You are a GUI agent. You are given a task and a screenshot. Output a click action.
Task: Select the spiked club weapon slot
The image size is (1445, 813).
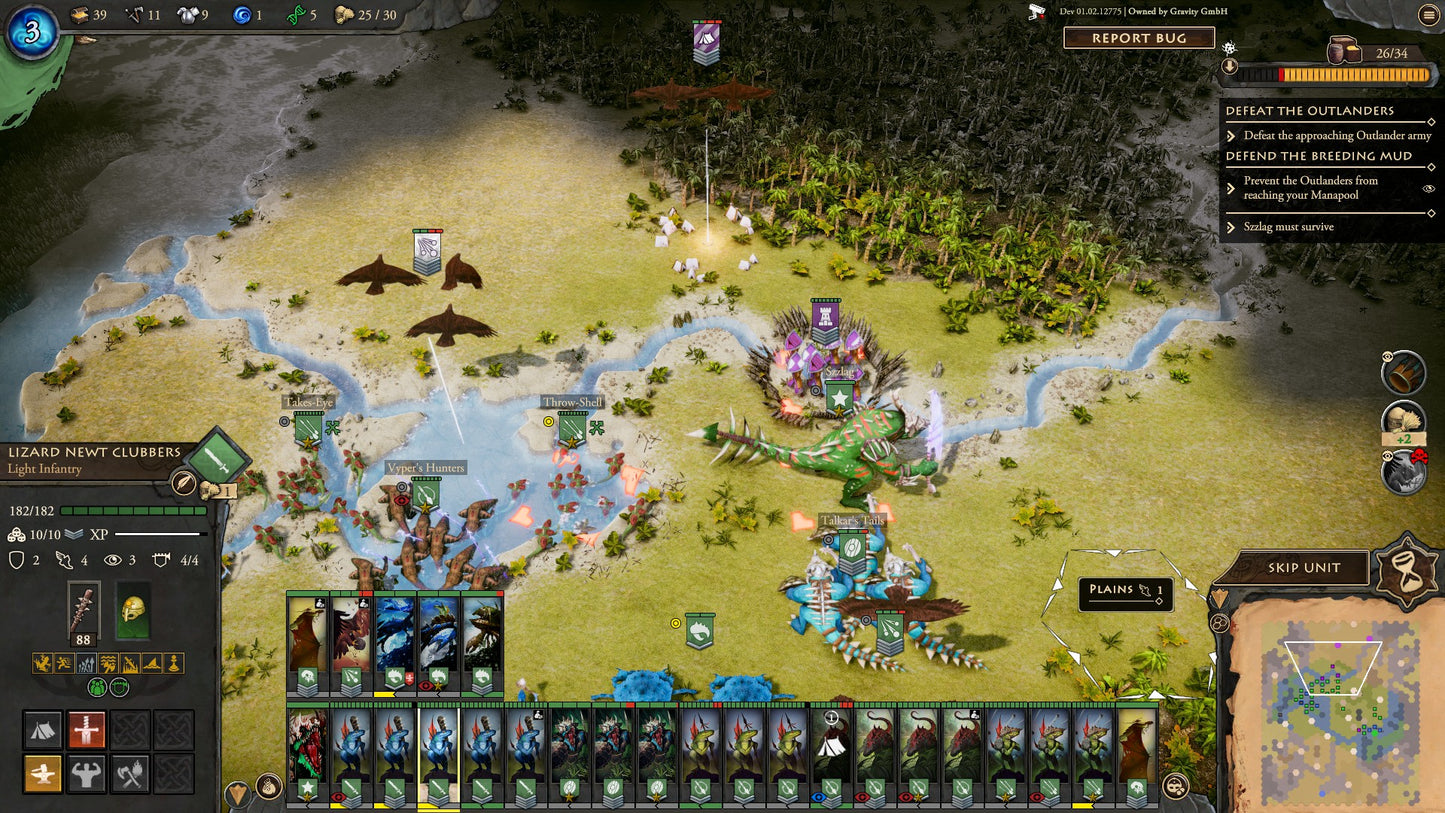(x=83, y=610)
